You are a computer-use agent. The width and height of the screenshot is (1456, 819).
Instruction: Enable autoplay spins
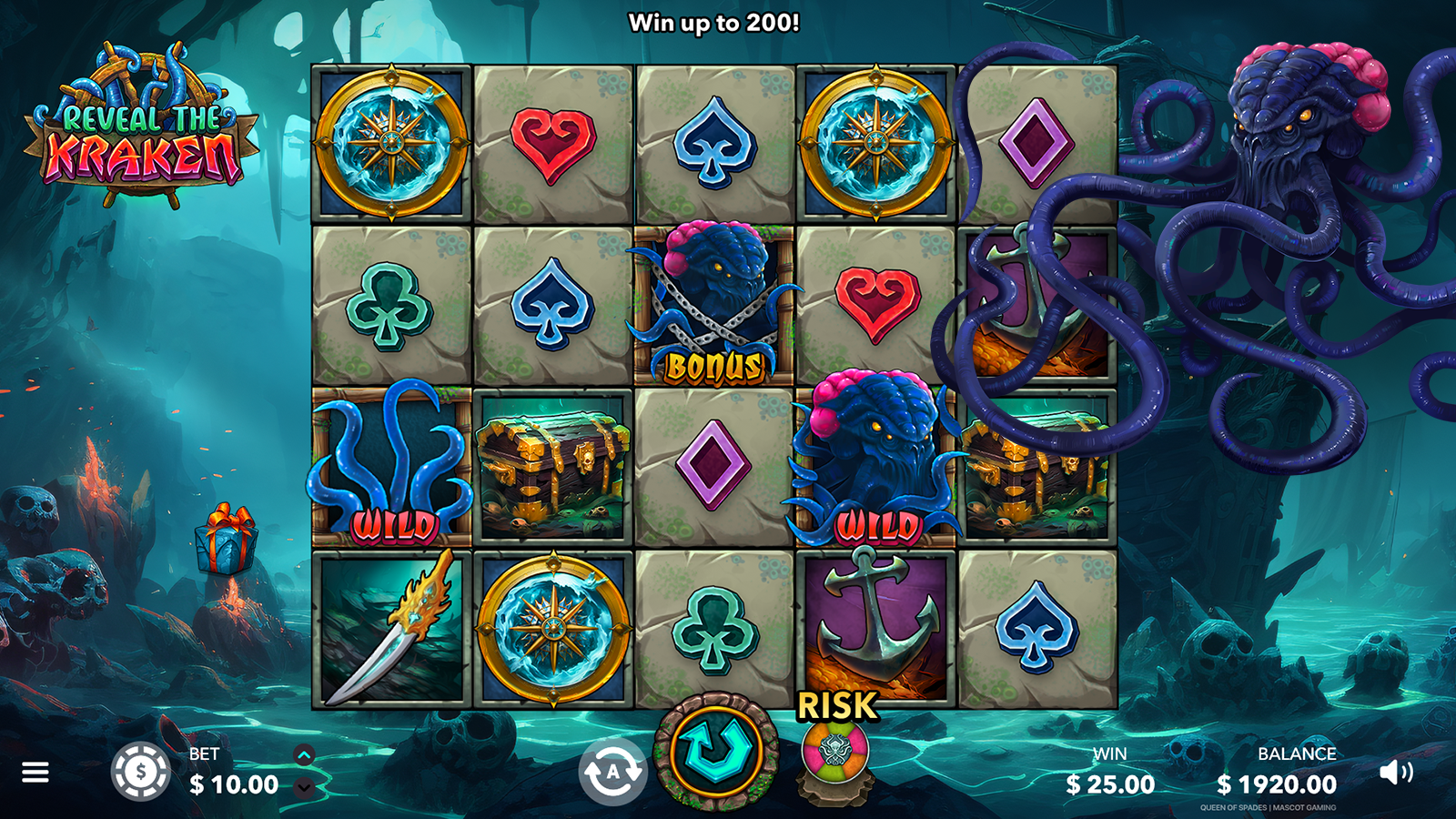612,773
